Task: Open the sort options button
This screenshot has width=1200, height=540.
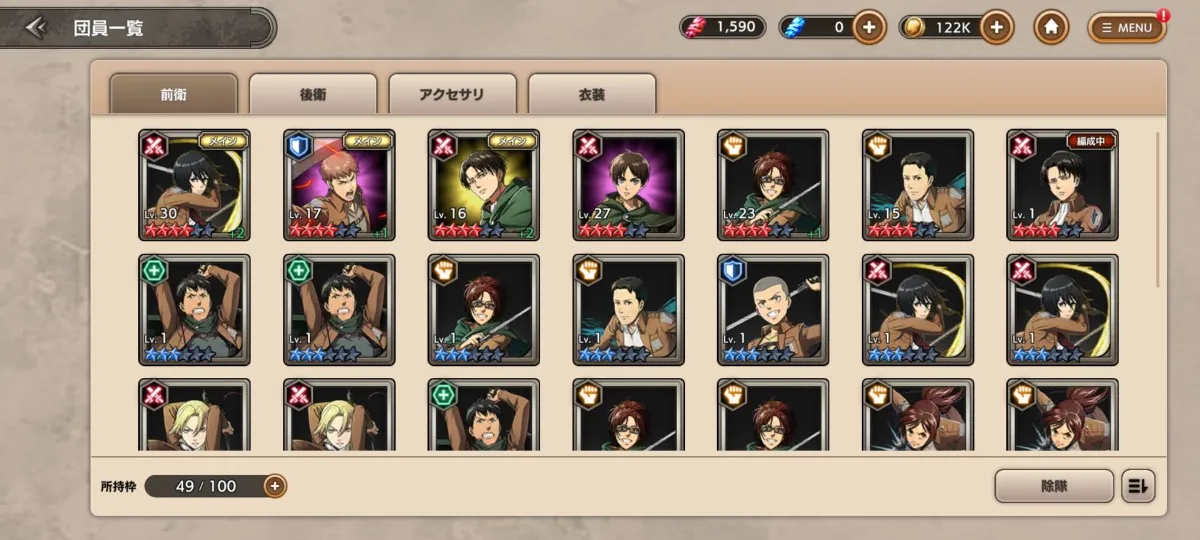Action: 1138,486
